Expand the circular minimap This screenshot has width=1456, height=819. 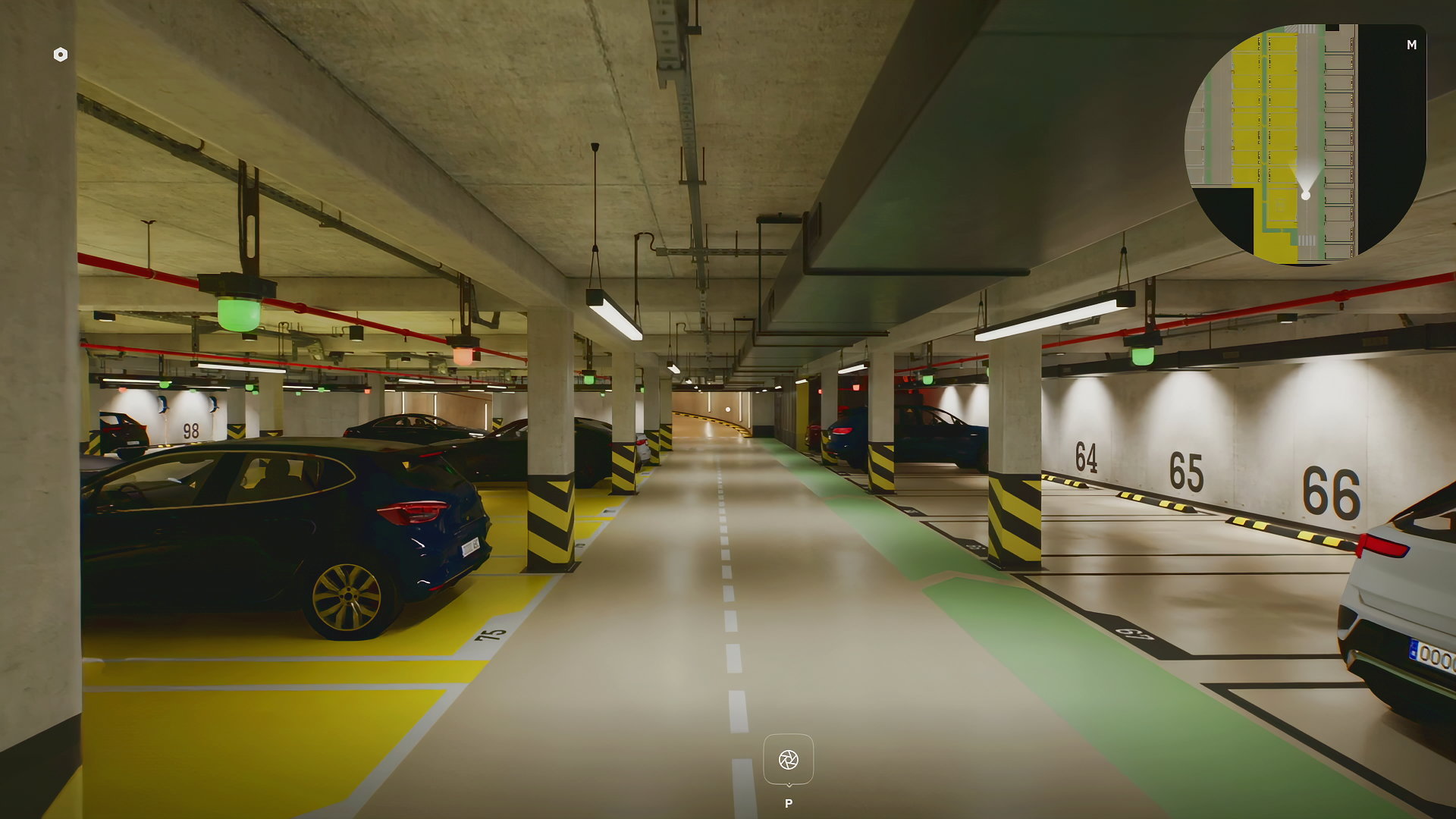1305,144
